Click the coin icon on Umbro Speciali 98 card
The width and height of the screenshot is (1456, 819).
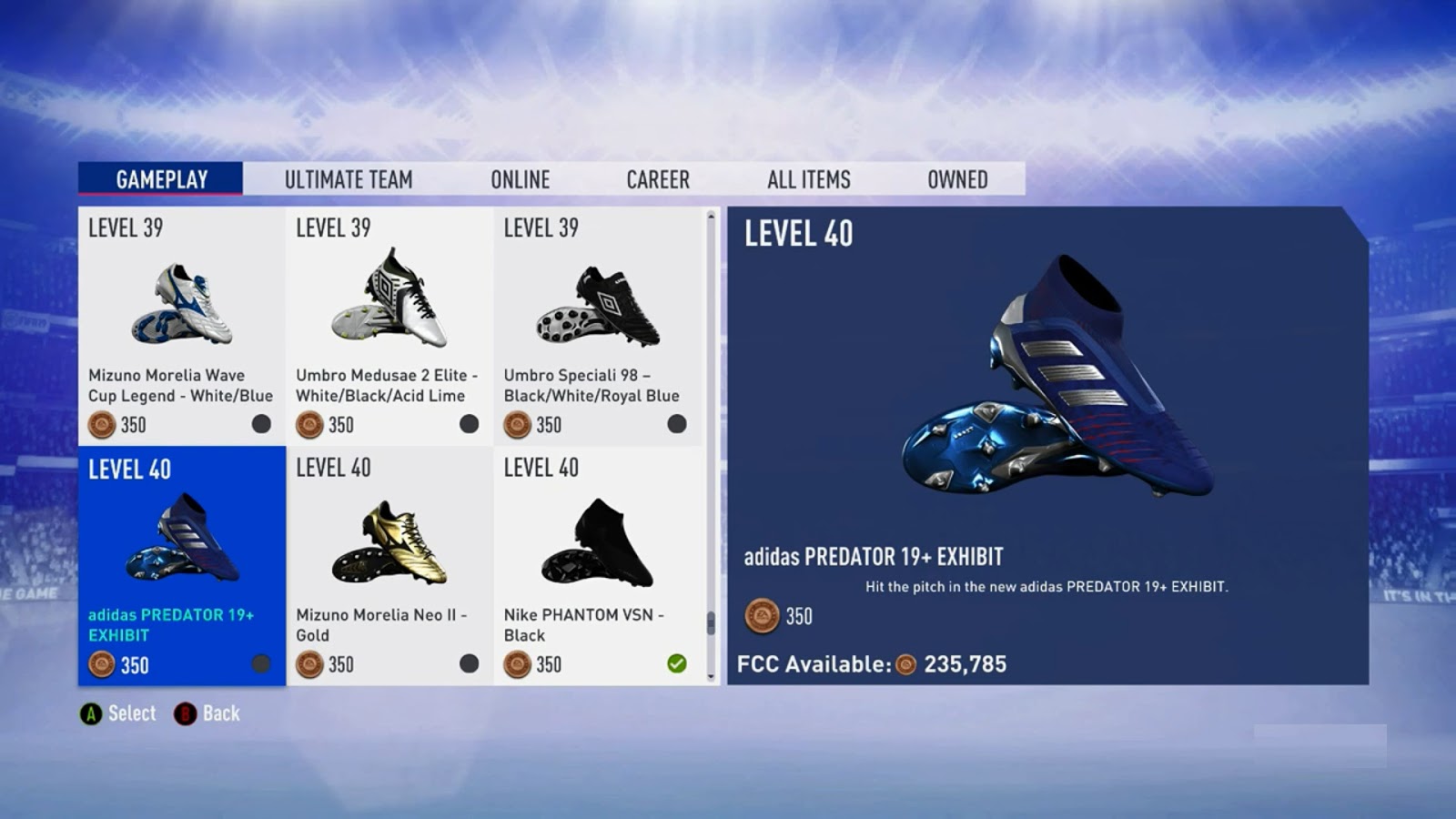coord(517,425)
